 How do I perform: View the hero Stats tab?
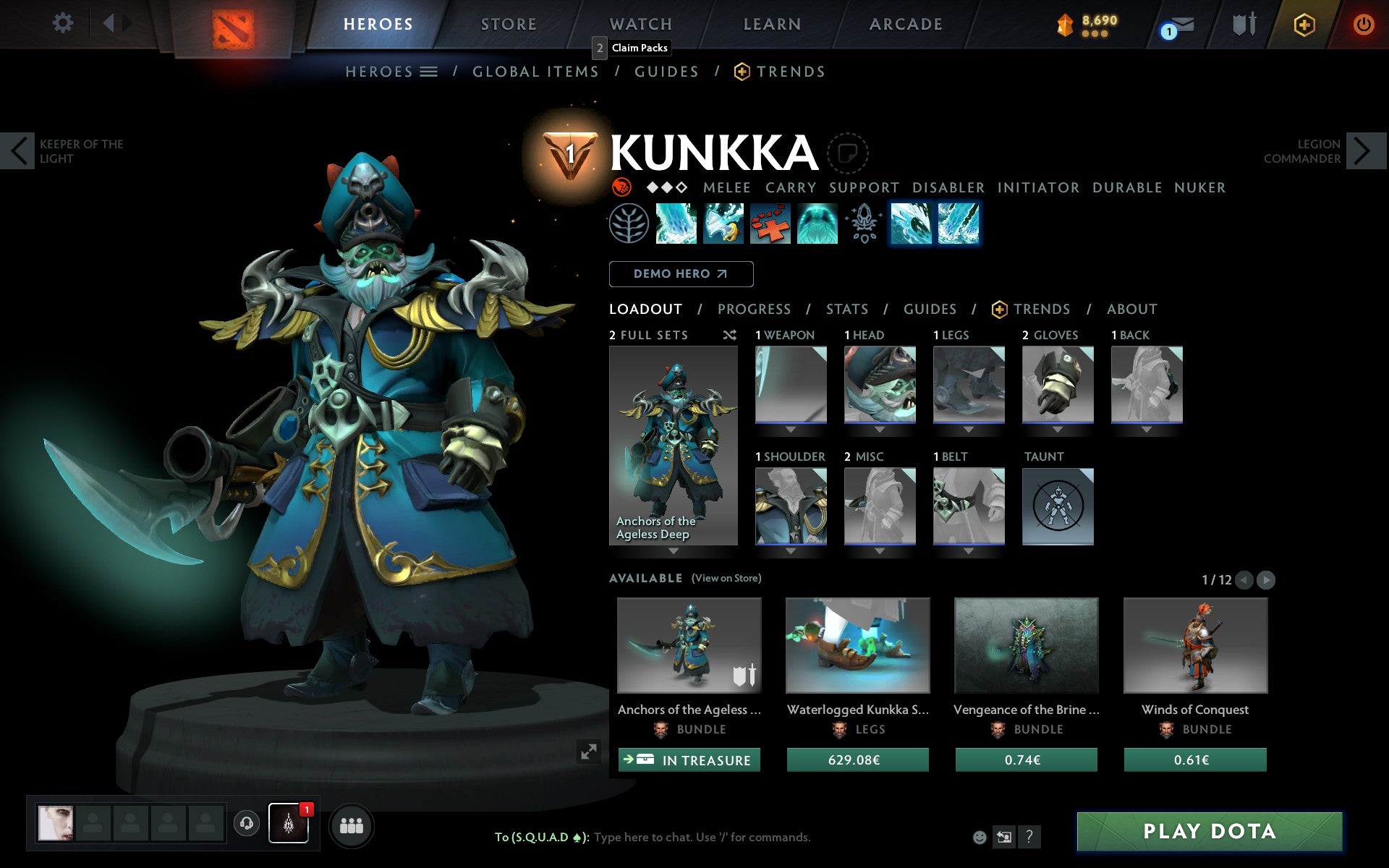[x=846, y=310]
